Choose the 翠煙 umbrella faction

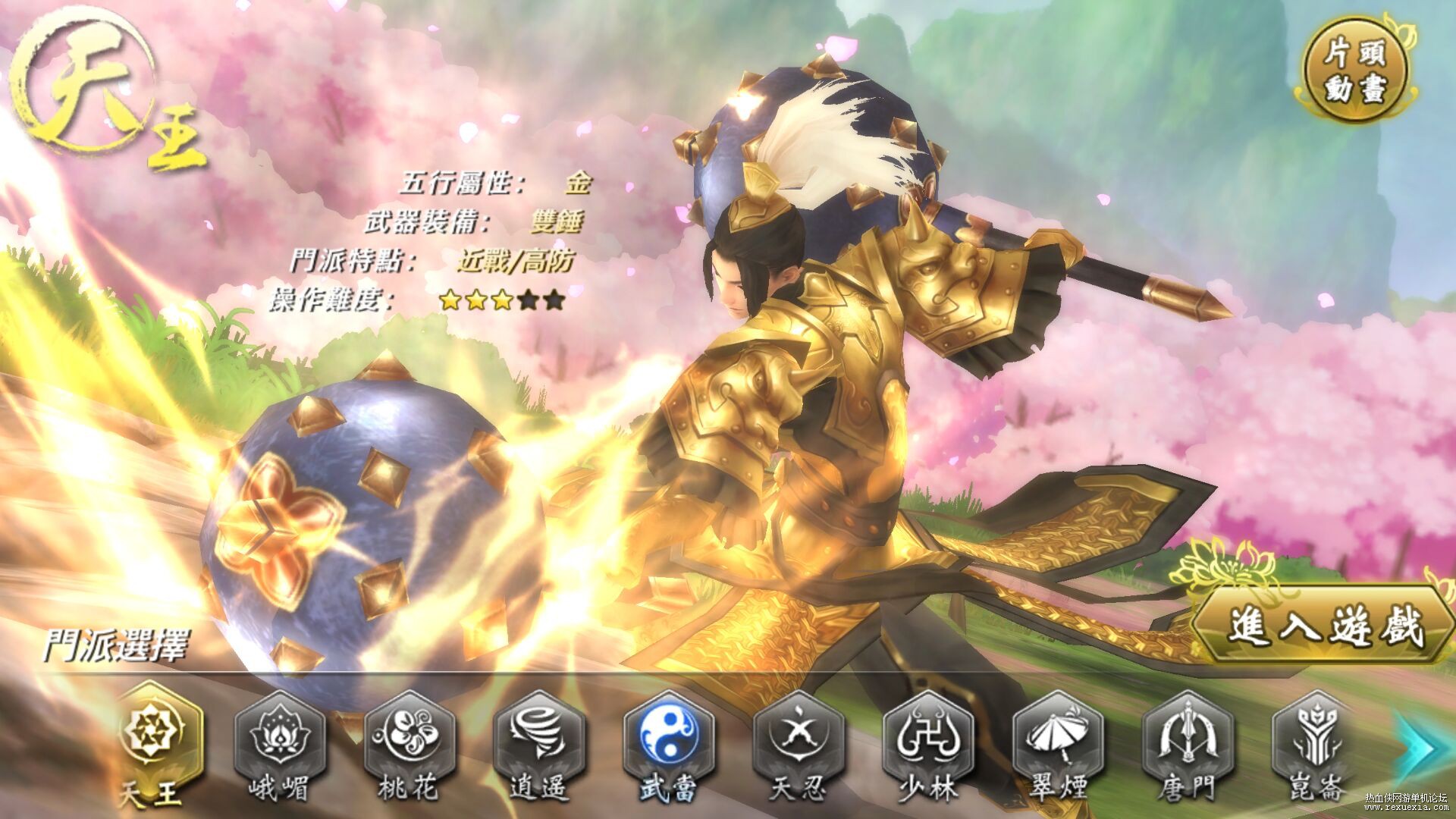pos(1057,733)
